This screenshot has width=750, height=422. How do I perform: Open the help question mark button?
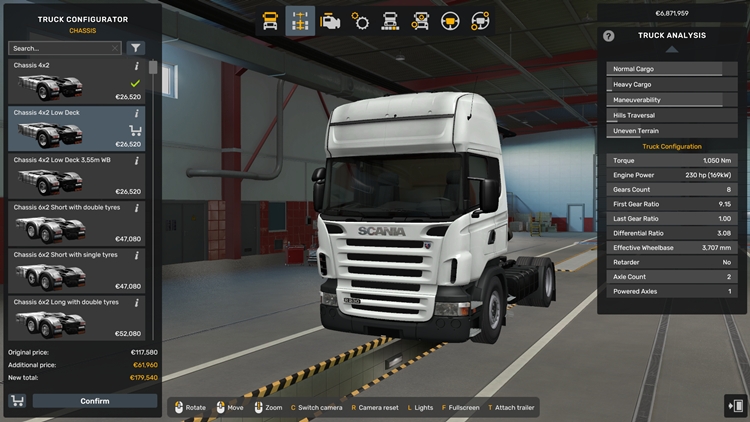coord(609,36)
